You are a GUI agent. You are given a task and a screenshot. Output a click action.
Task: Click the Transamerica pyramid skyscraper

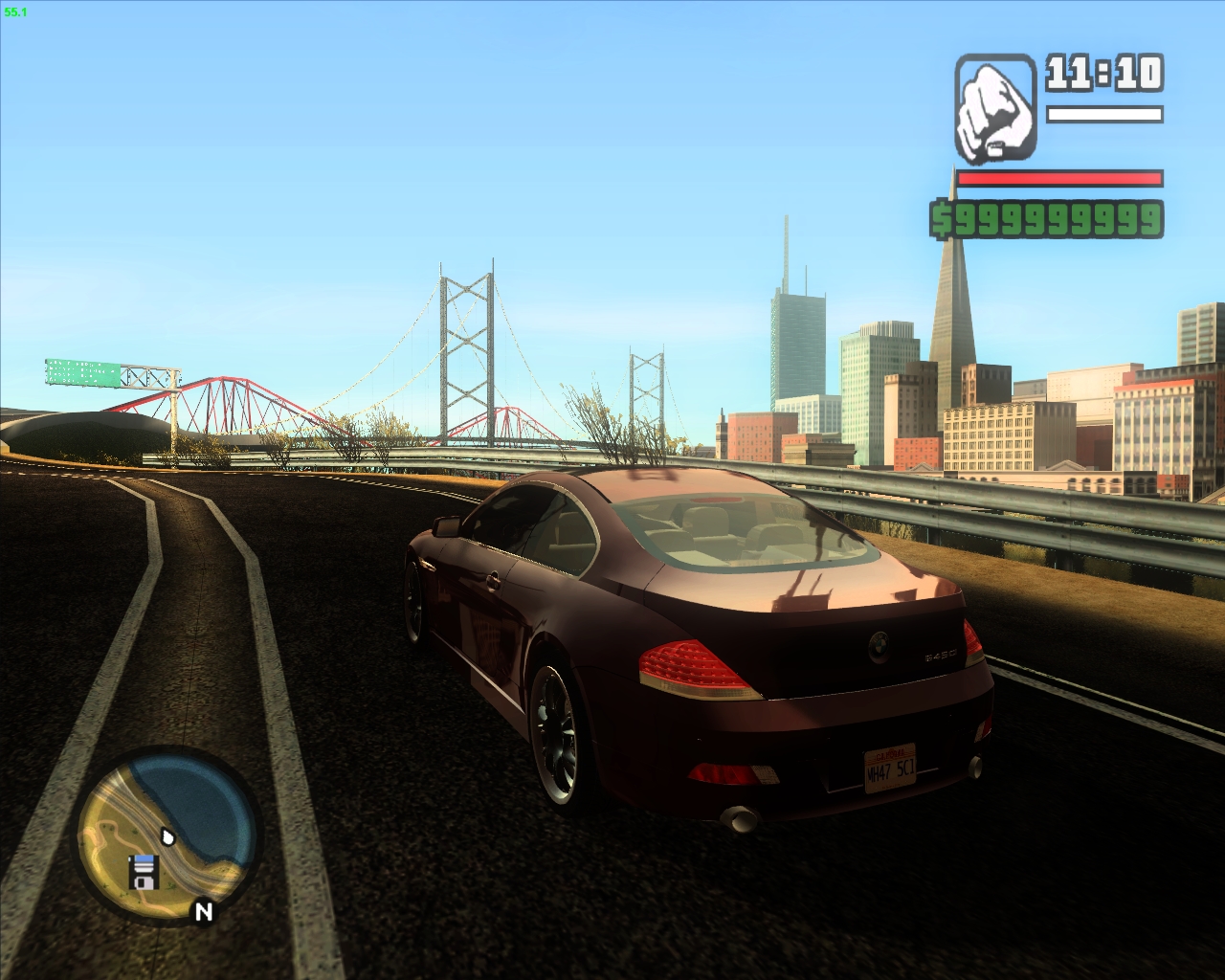[950, 316]
